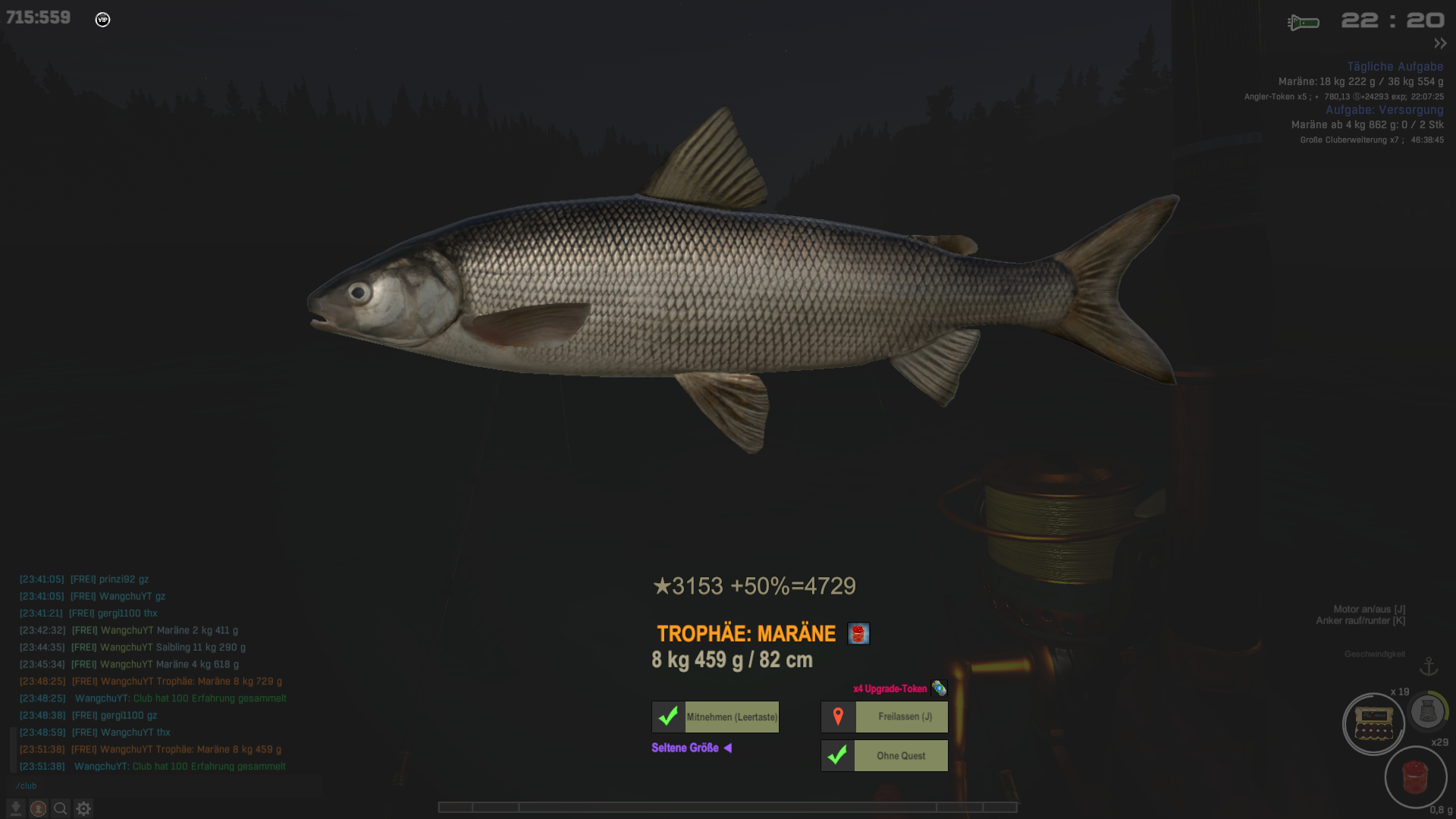Toggle the anchor icon
Image resolution: width=1456 pixels, height=819 pixels.
coord(1429,667)
